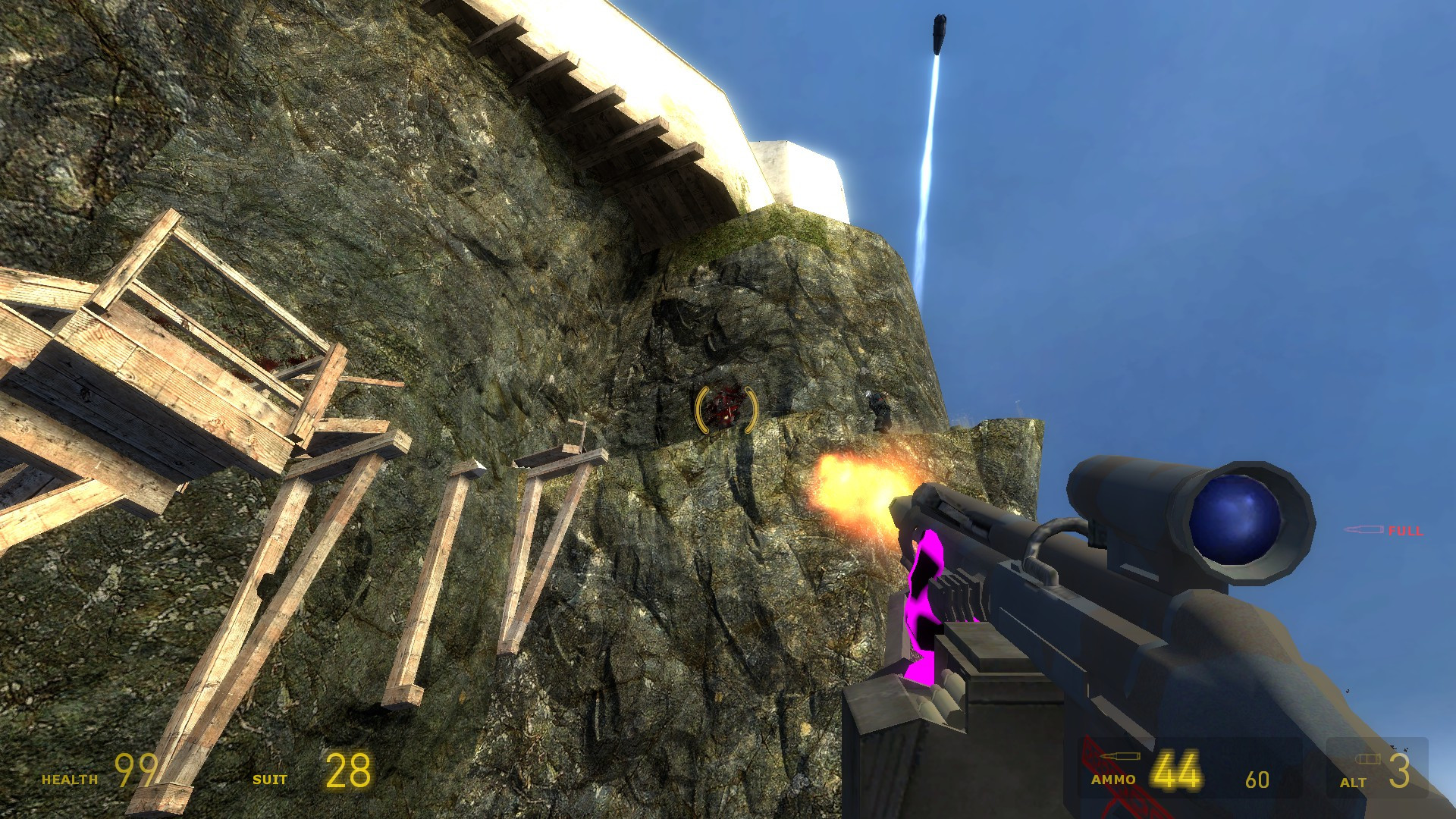Select the crosshair brackets around the enemy

coord(726,410)
